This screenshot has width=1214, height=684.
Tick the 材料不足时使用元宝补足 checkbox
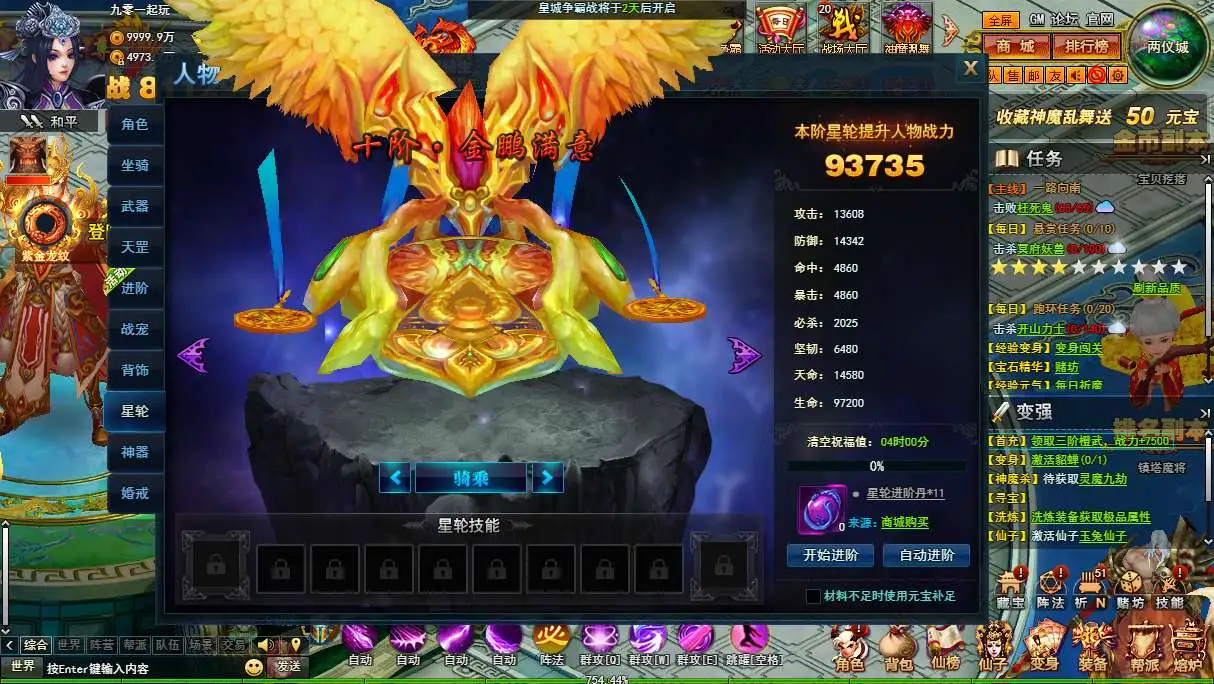(x=813, y=596)
